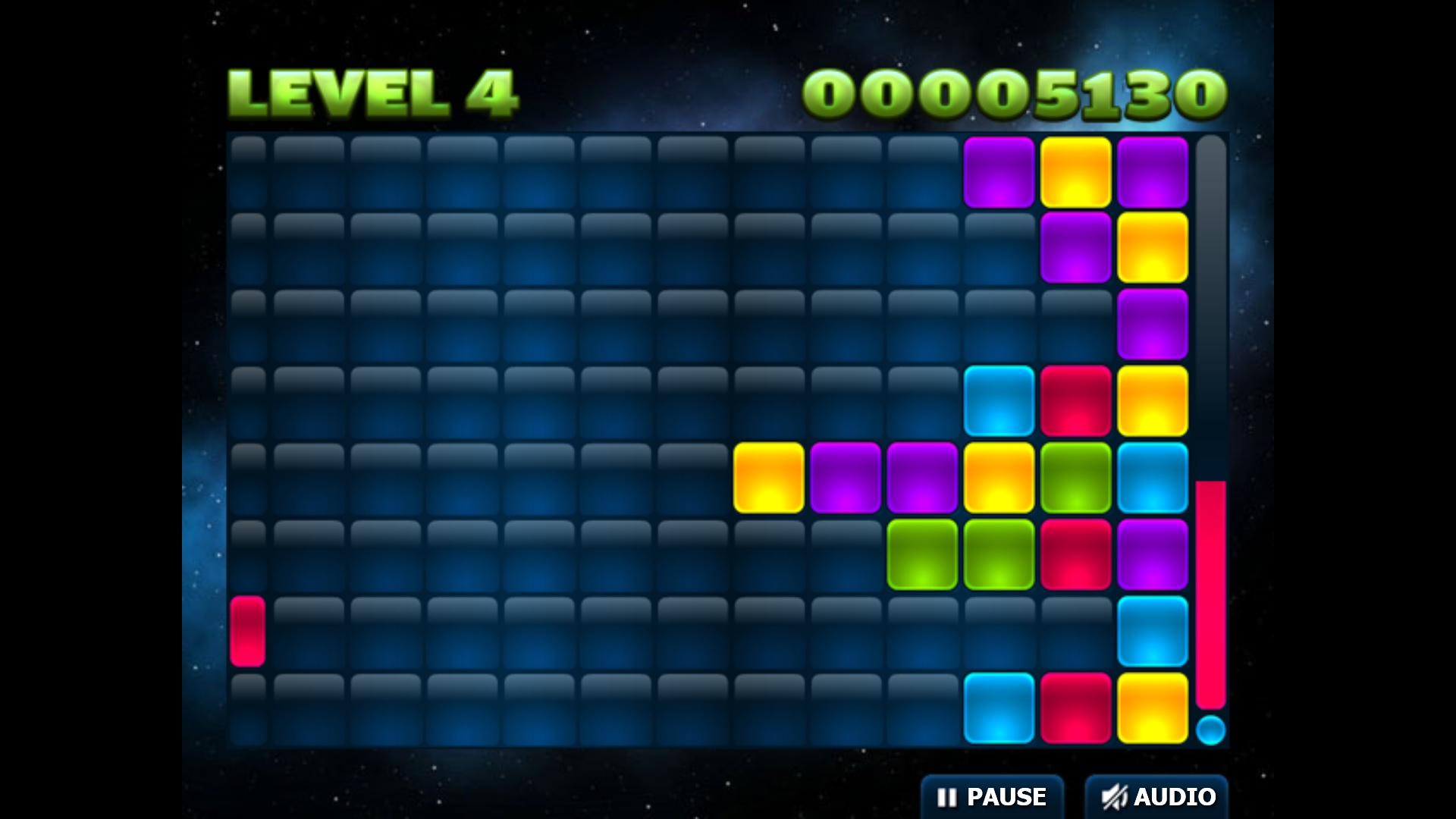Click the LEVEL 4 label
This screenshot has width=1456, height=819.
tap(372, 91)
